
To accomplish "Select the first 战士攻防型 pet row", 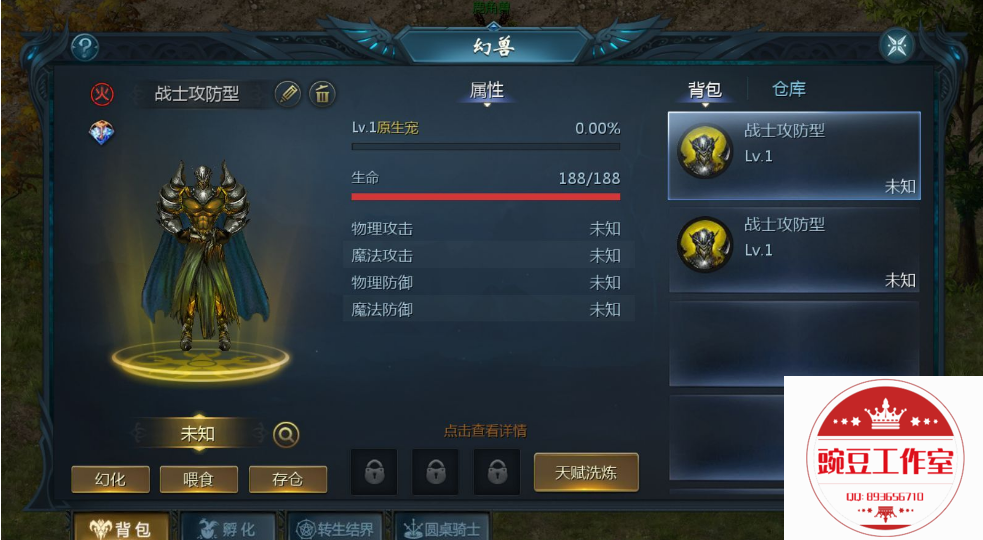I will (x=794, y=155).
